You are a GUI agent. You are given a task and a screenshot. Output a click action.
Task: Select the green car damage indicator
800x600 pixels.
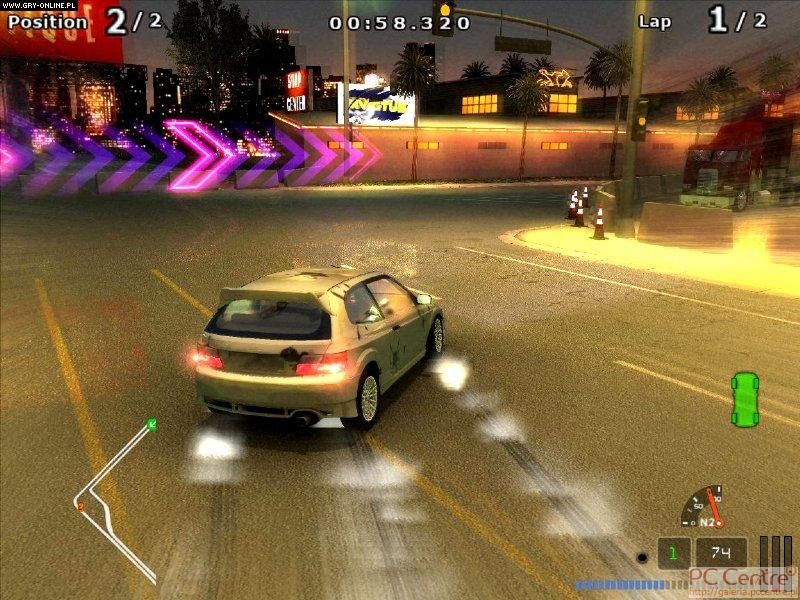(743, 398)
